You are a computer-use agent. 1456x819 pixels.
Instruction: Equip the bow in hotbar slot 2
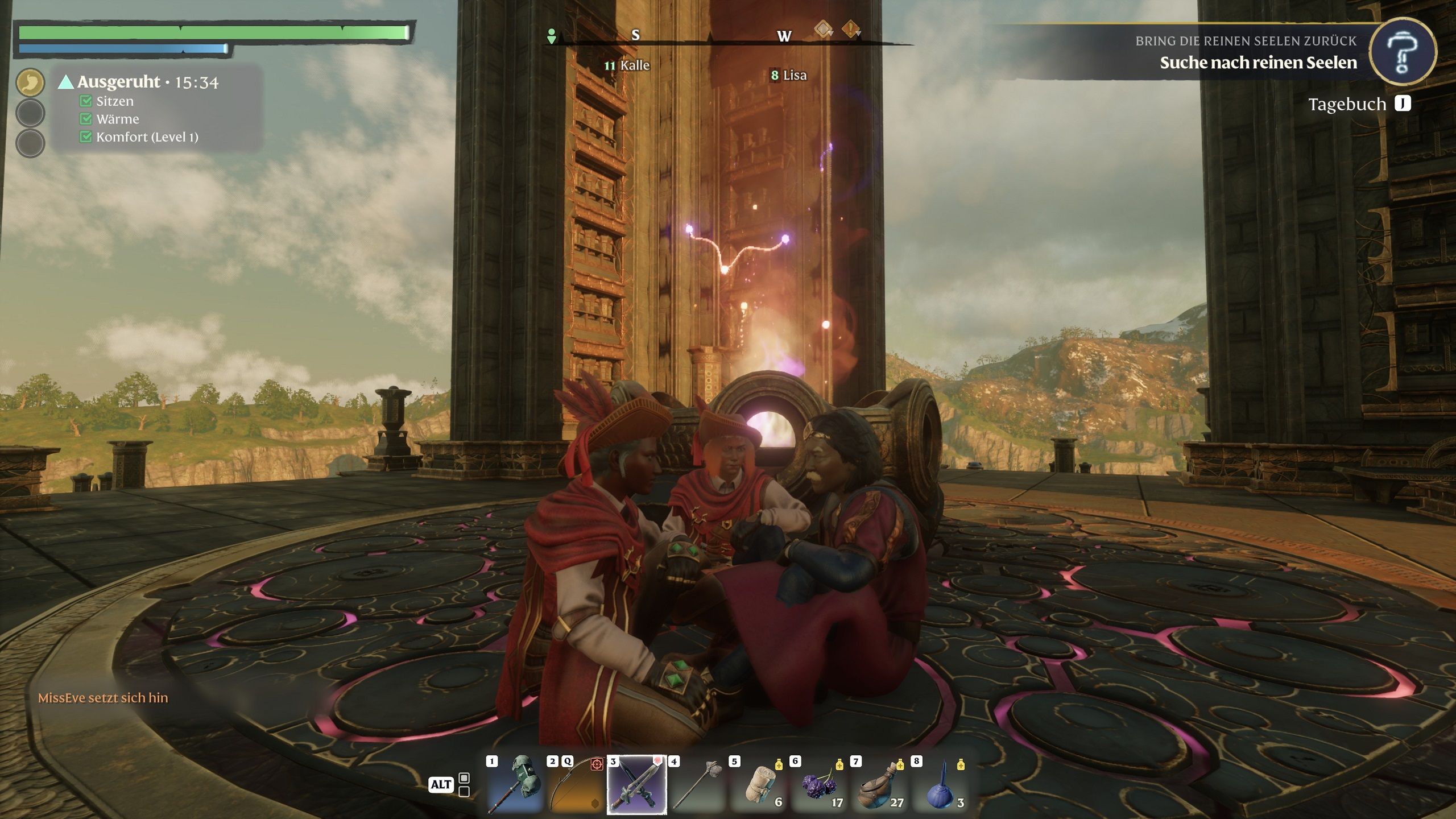pyautogui.click(x=575, y=784)
